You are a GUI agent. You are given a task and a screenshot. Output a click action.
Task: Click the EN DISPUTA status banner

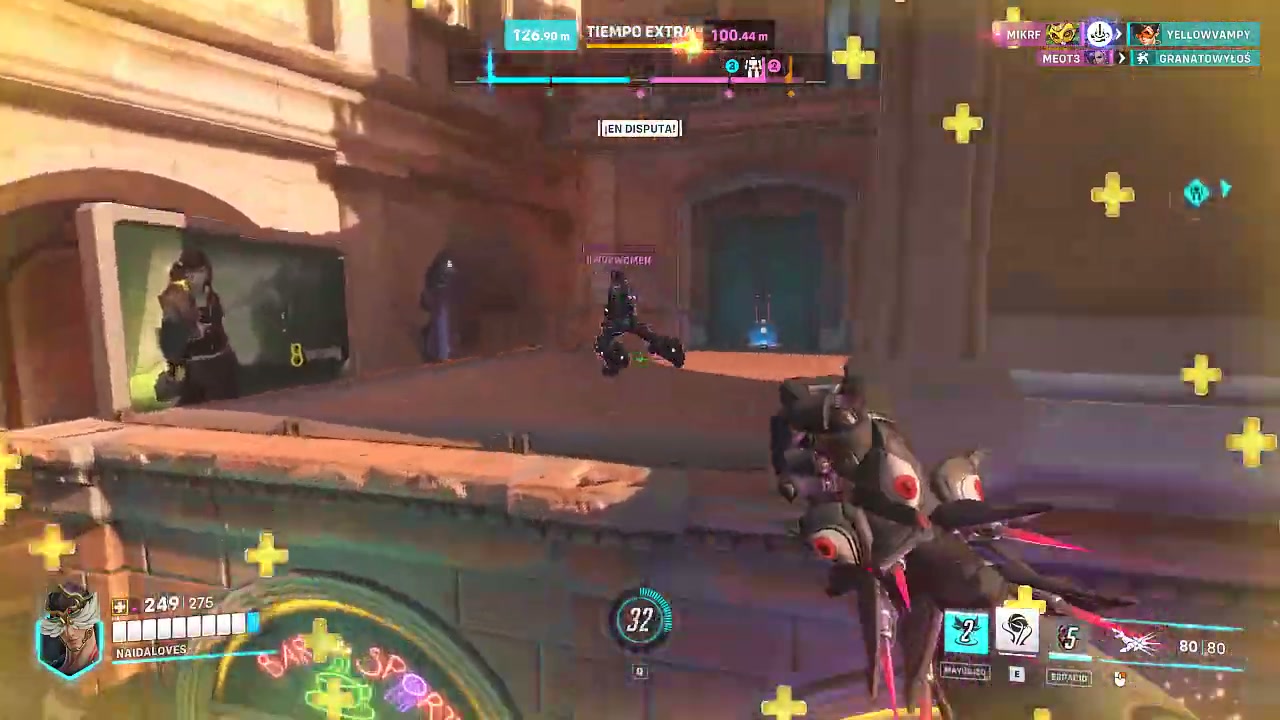640,128
